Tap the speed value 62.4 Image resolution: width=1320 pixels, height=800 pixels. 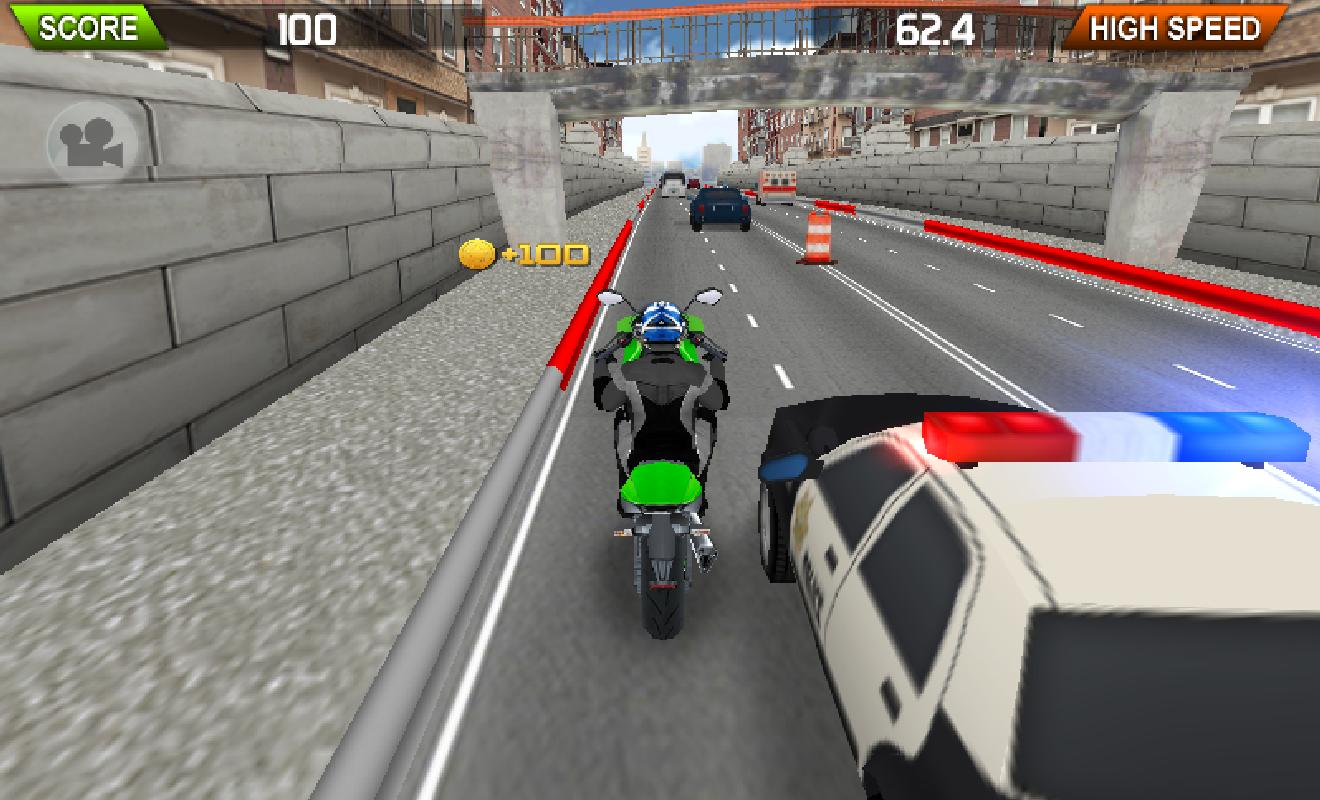coord(935,28)
